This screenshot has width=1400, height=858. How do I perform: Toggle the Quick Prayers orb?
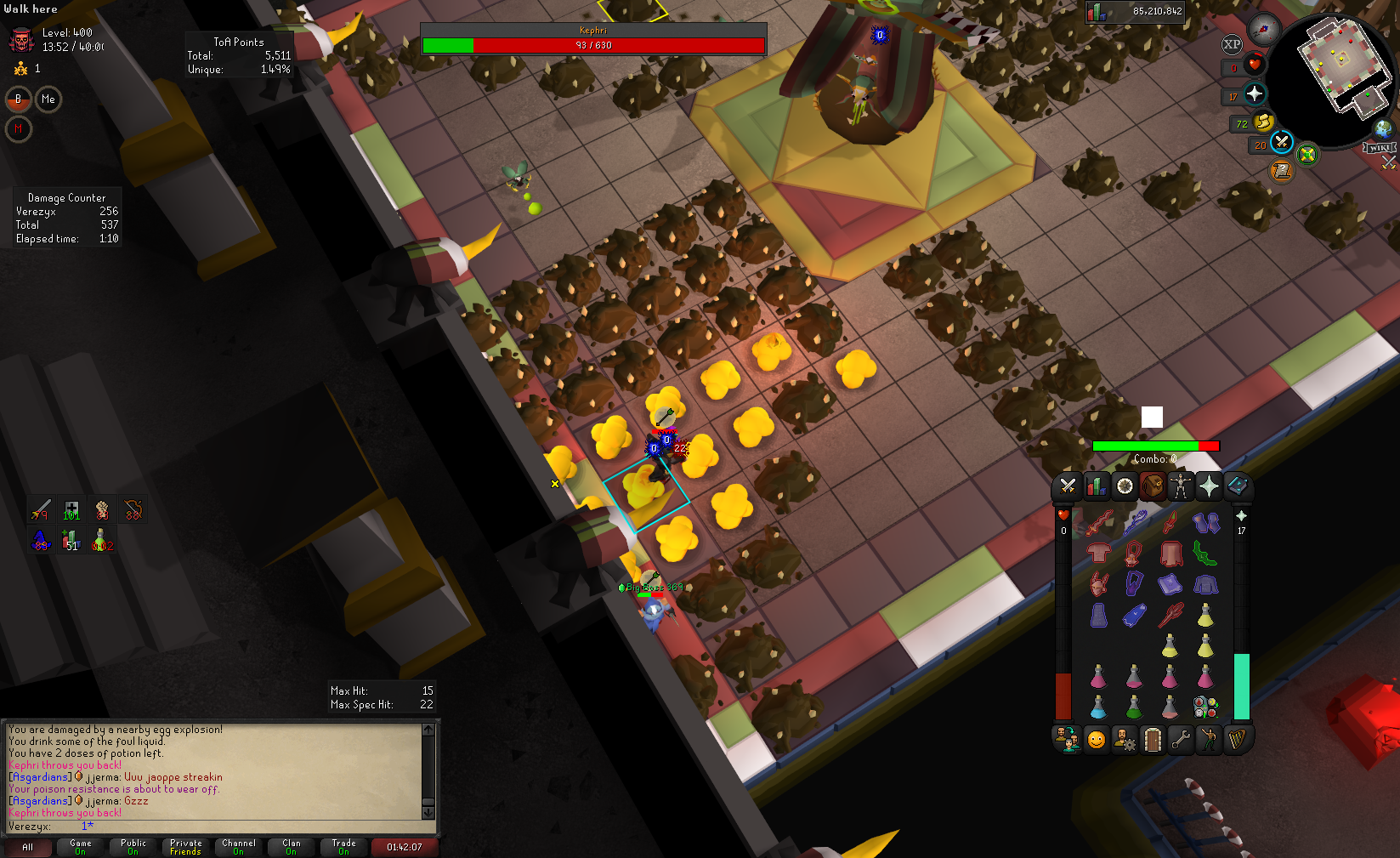(1255, 94)
